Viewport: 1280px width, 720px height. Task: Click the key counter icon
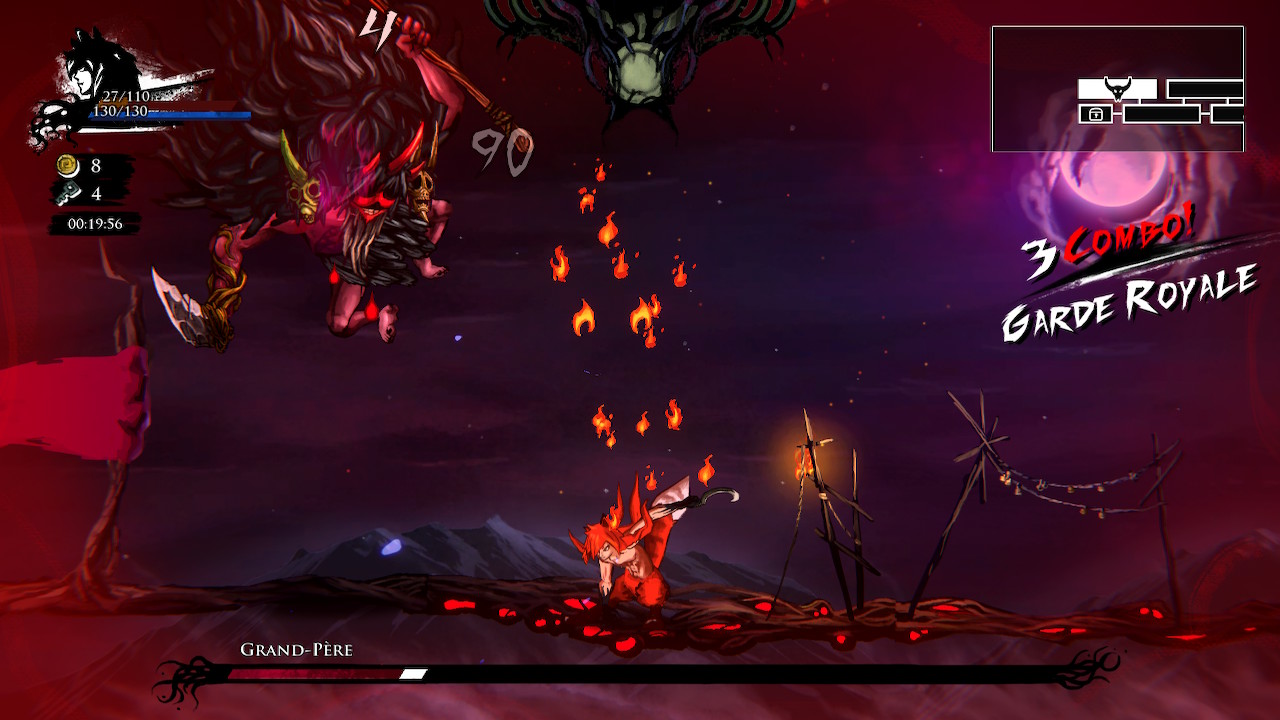[68, 193]
